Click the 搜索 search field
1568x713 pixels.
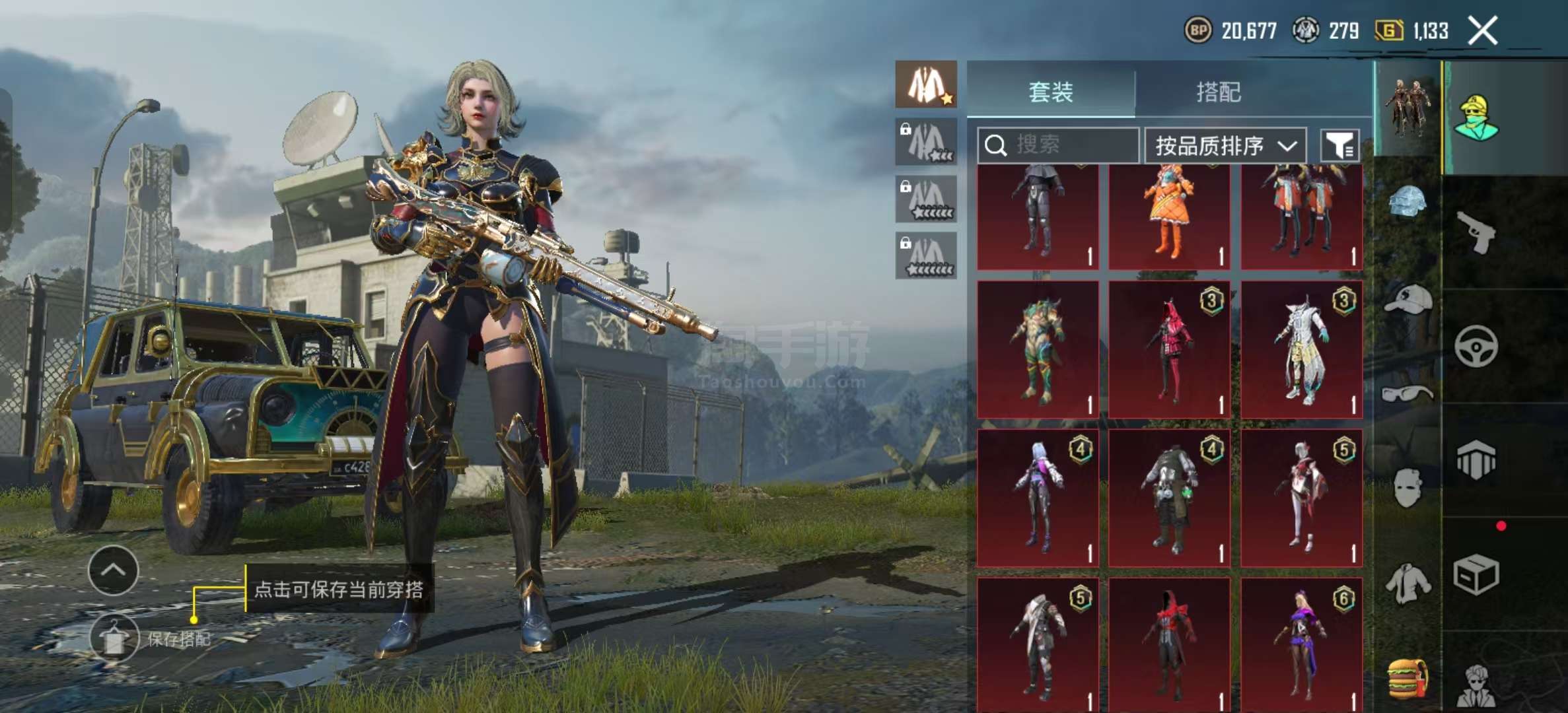pyautogui.click(x=1058, y=145)
